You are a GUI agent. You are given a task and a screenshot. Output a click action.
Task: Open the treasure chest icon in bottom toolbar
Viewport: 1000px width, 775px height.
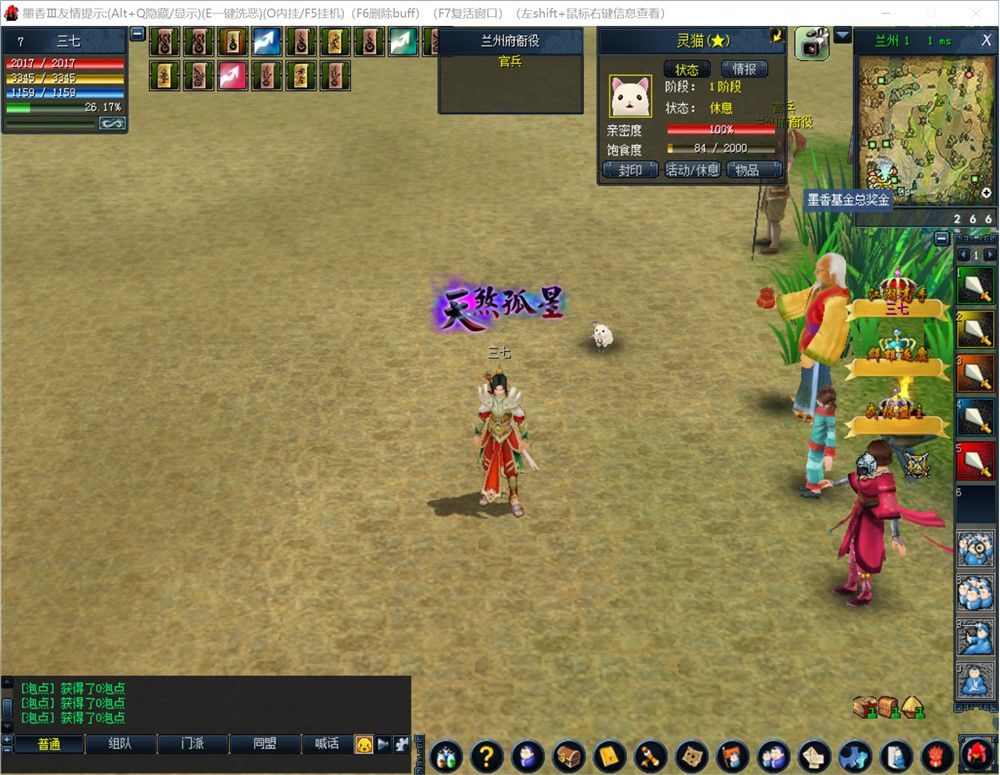pyautogui.click(x=568, y=756)
